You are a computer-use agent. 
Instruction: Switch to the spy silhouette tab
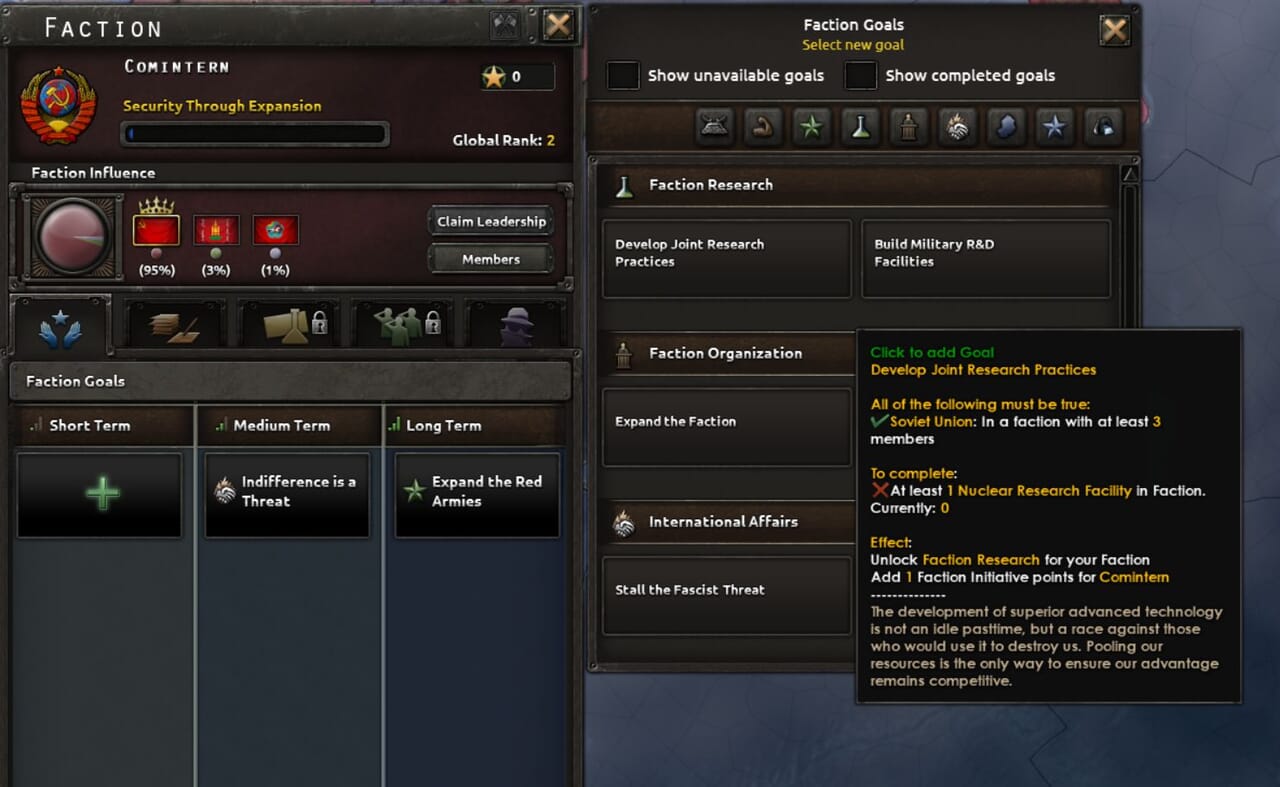[x=516, y=325]
